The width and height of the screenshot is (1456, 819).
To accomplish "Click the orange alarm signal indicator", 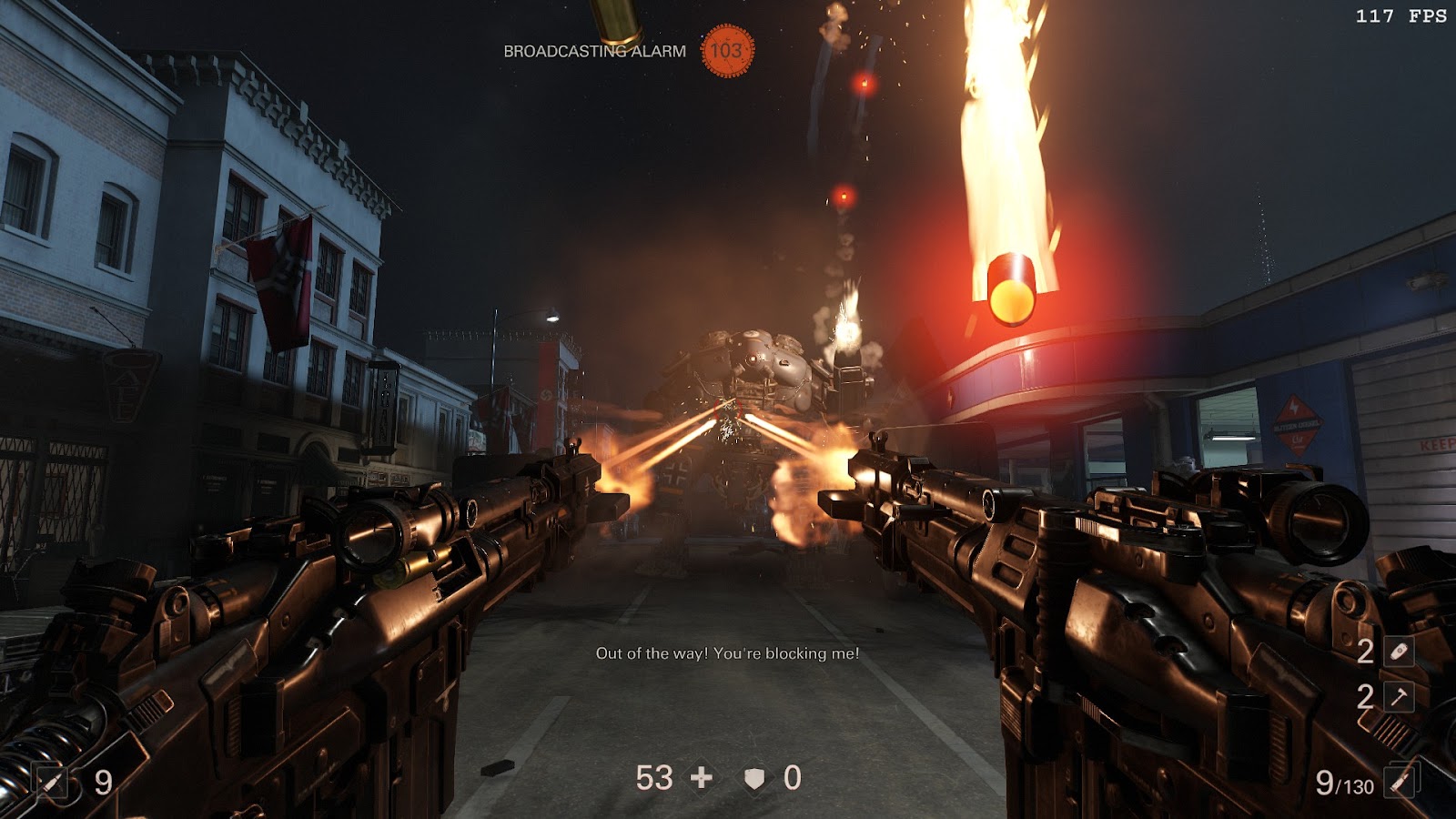I will pyautogui.click(x=726, y=50).
